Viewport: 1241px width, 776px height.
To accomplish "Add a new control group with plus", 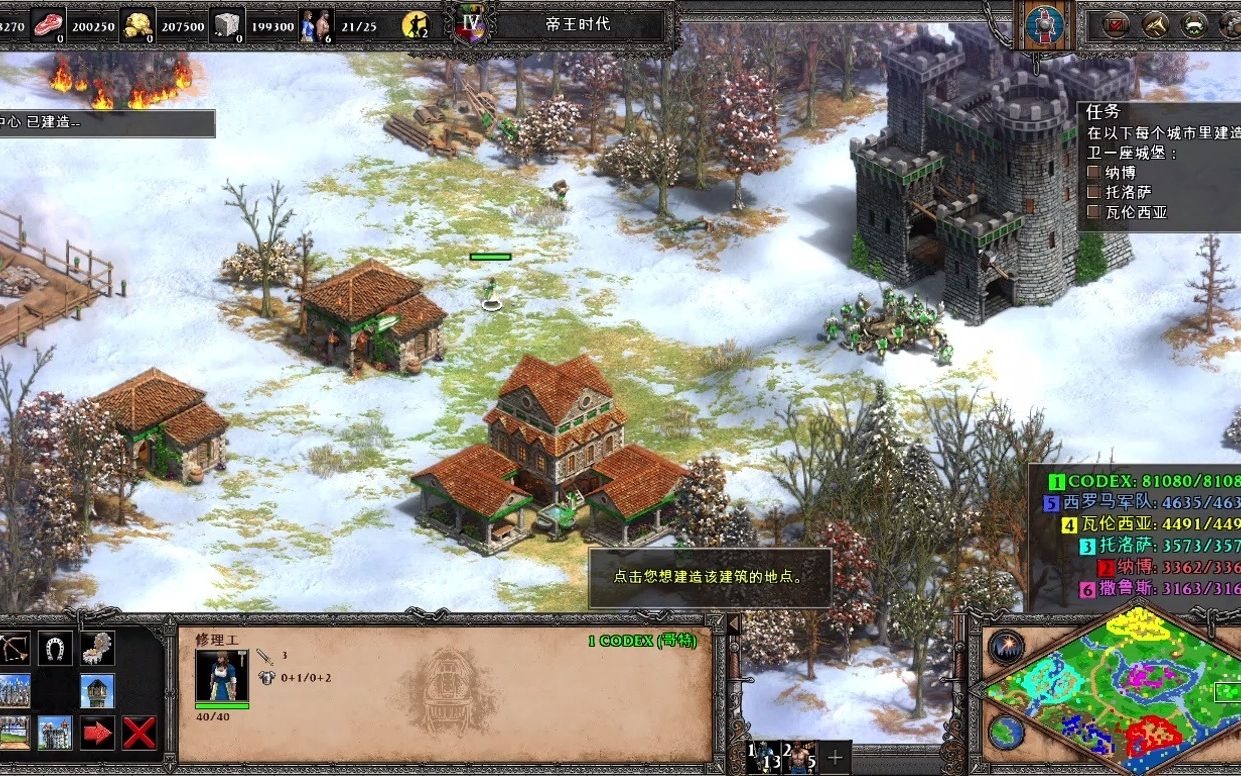I will 835,757.
